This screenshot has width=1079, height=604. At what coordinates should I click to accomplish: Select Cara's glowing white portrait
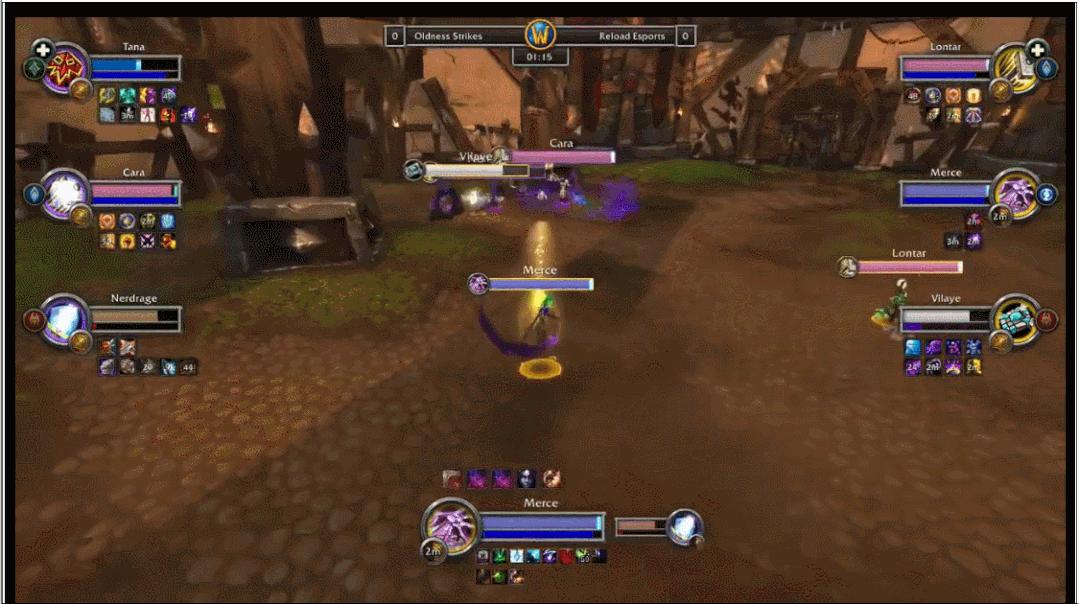click(65, 192)
